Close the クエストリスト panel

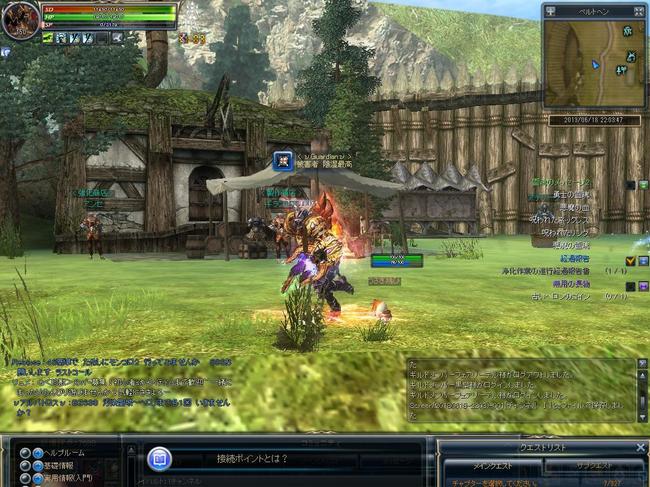[640, 447]
